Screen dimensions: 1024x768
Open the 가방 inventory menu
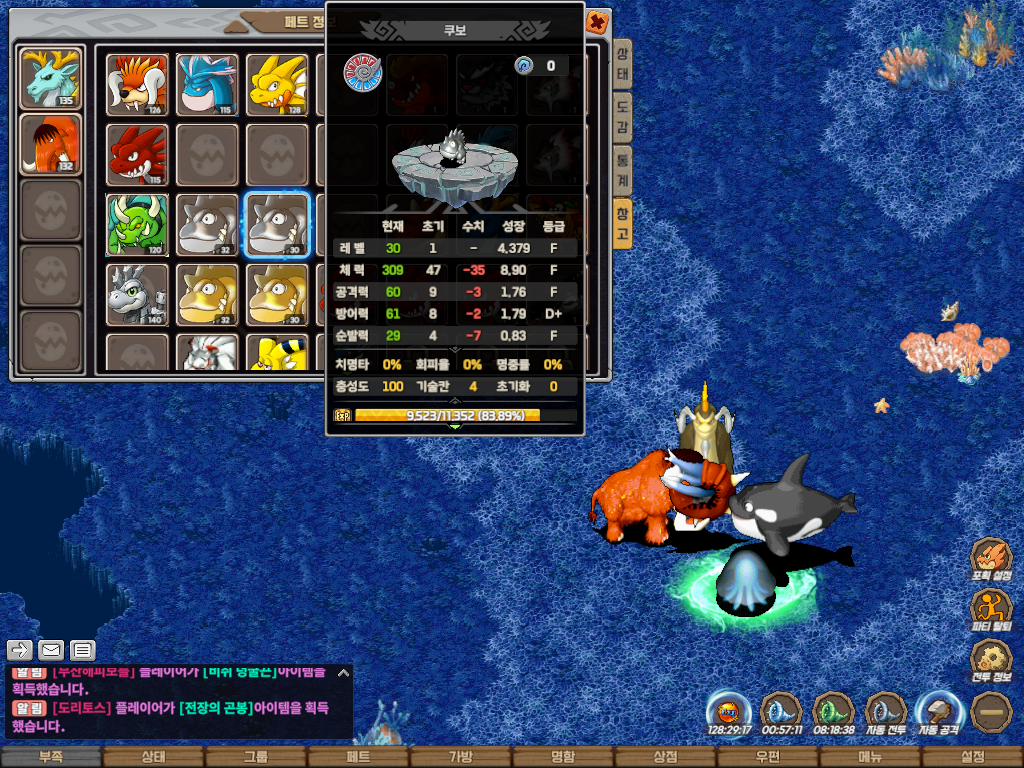[x=460, y=758]
